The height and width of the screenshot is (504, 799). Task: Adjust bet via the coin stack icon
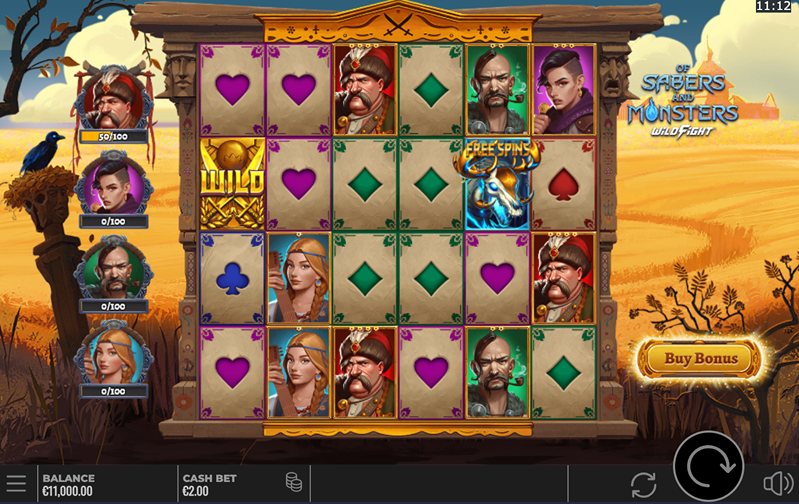(293, 483)
